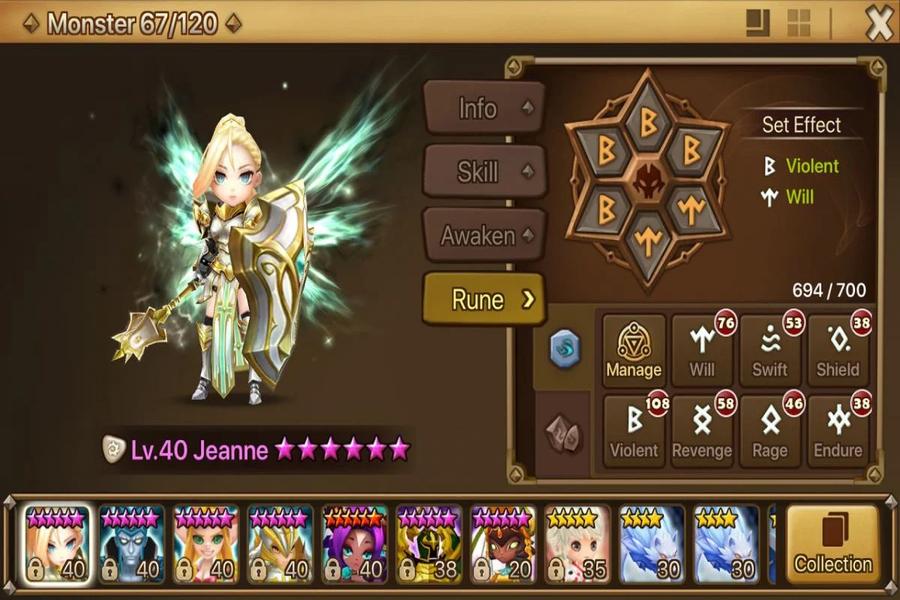
Task: Open the Info tab
Action: pyautogui.click(x=484, y=108)
